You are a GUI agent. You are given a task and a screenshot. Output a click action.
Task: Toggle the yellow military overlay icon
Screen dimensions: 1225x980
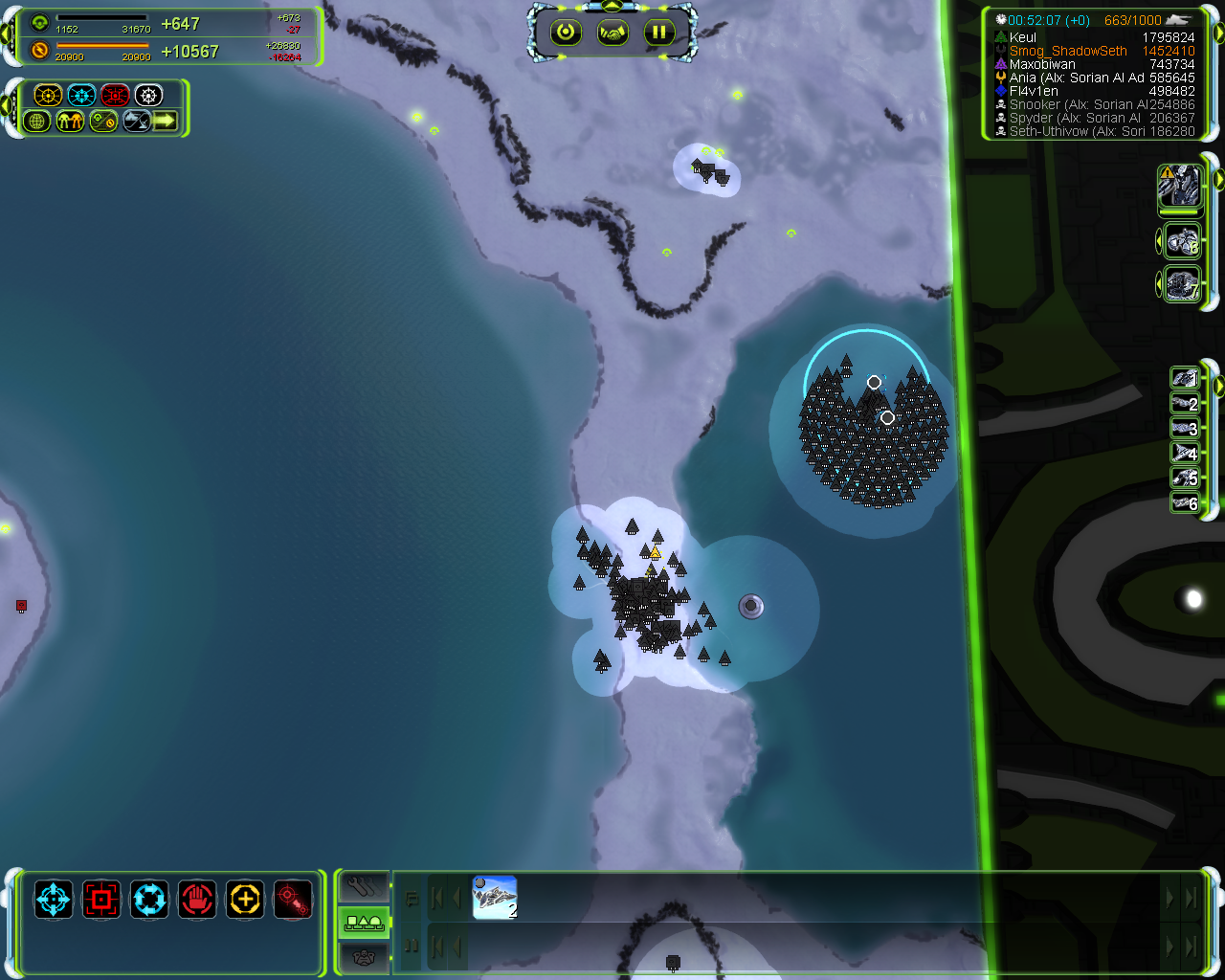(48, 95)
